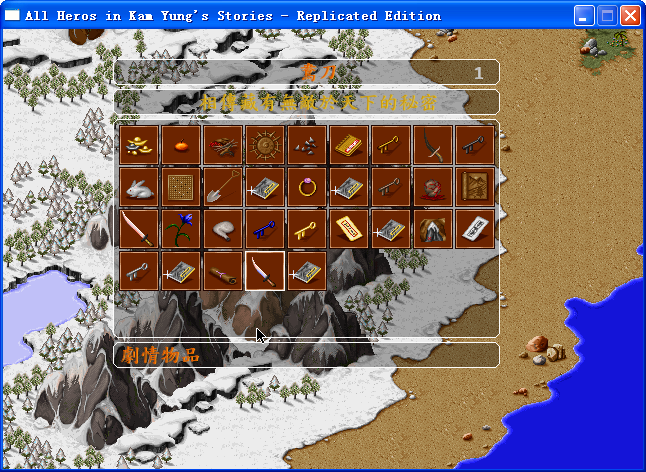The height and width of the screenshot is (472, 646).
Task: Choose the yellow ticket item
Action: (348, 228)
